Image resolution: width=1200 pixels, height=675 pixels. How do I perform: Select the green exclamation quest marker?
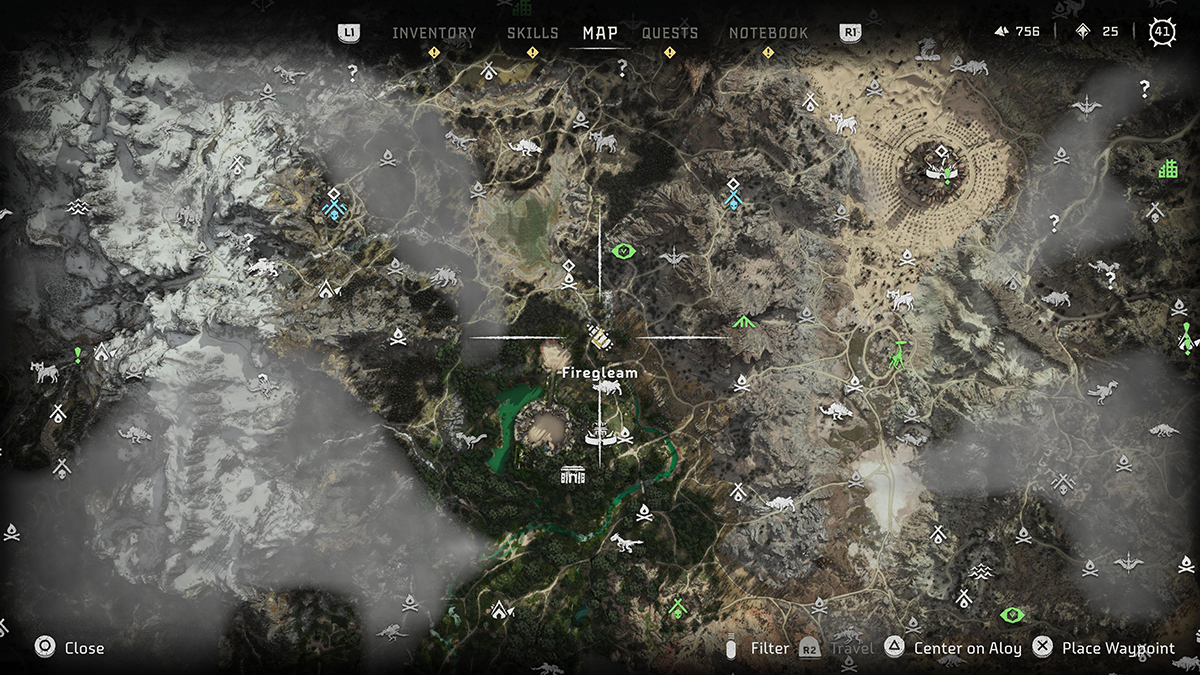click(x=77, y=354)
